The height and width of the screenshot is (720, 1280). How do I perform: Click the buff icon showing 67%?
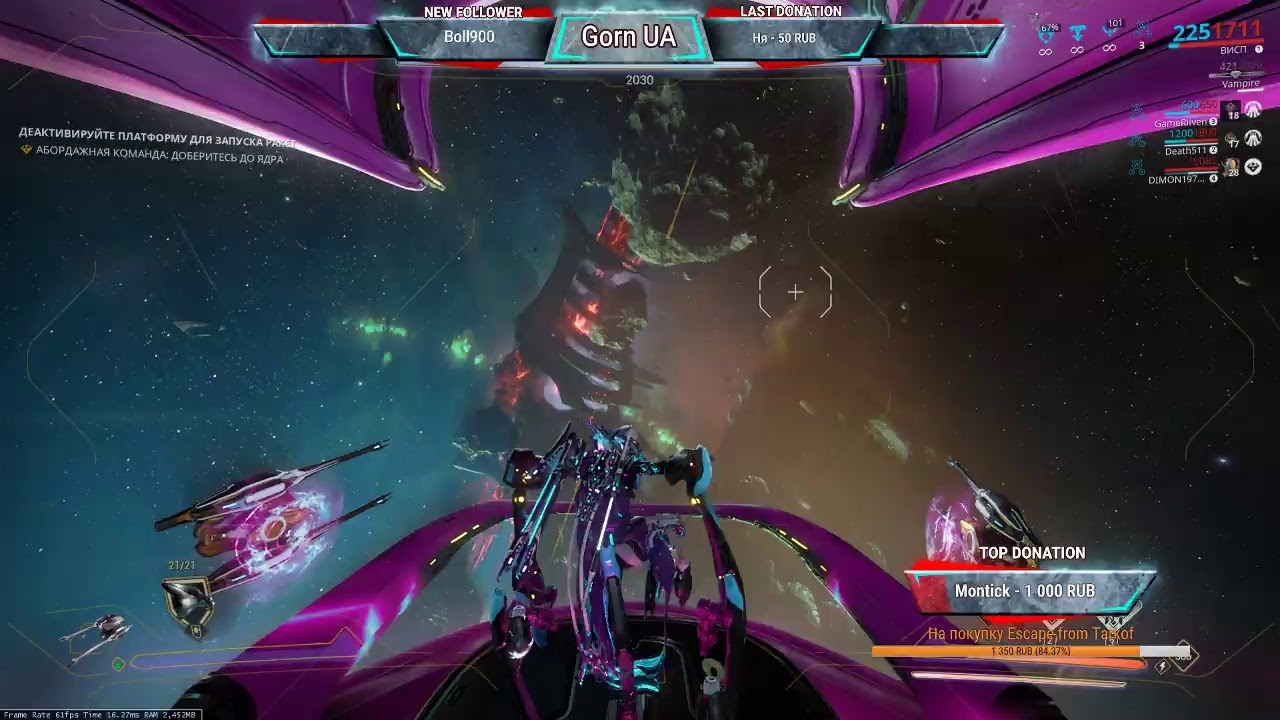pos(1047,35)
